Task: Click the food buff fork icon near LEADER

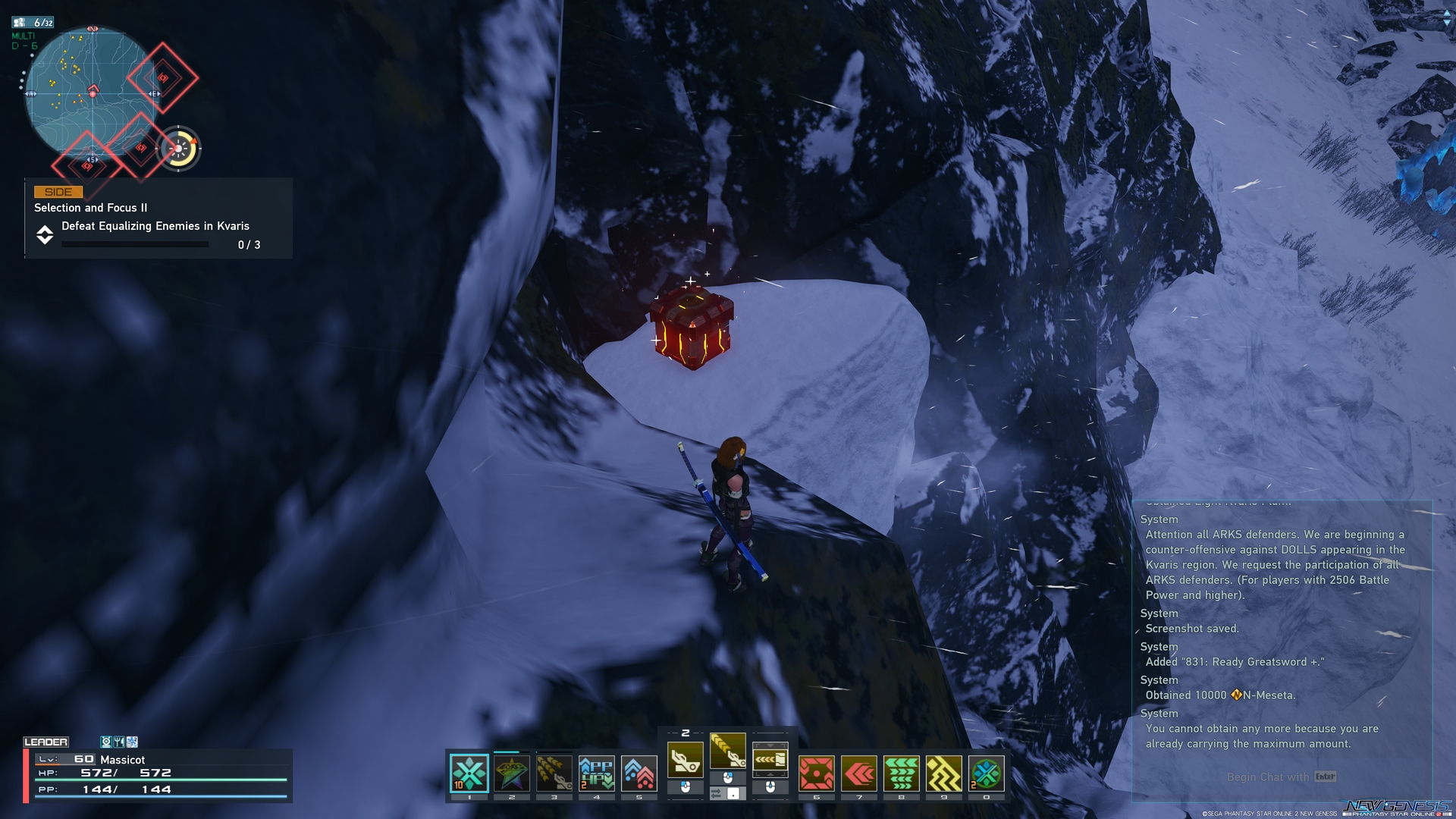Action: [x=119, y=741]
